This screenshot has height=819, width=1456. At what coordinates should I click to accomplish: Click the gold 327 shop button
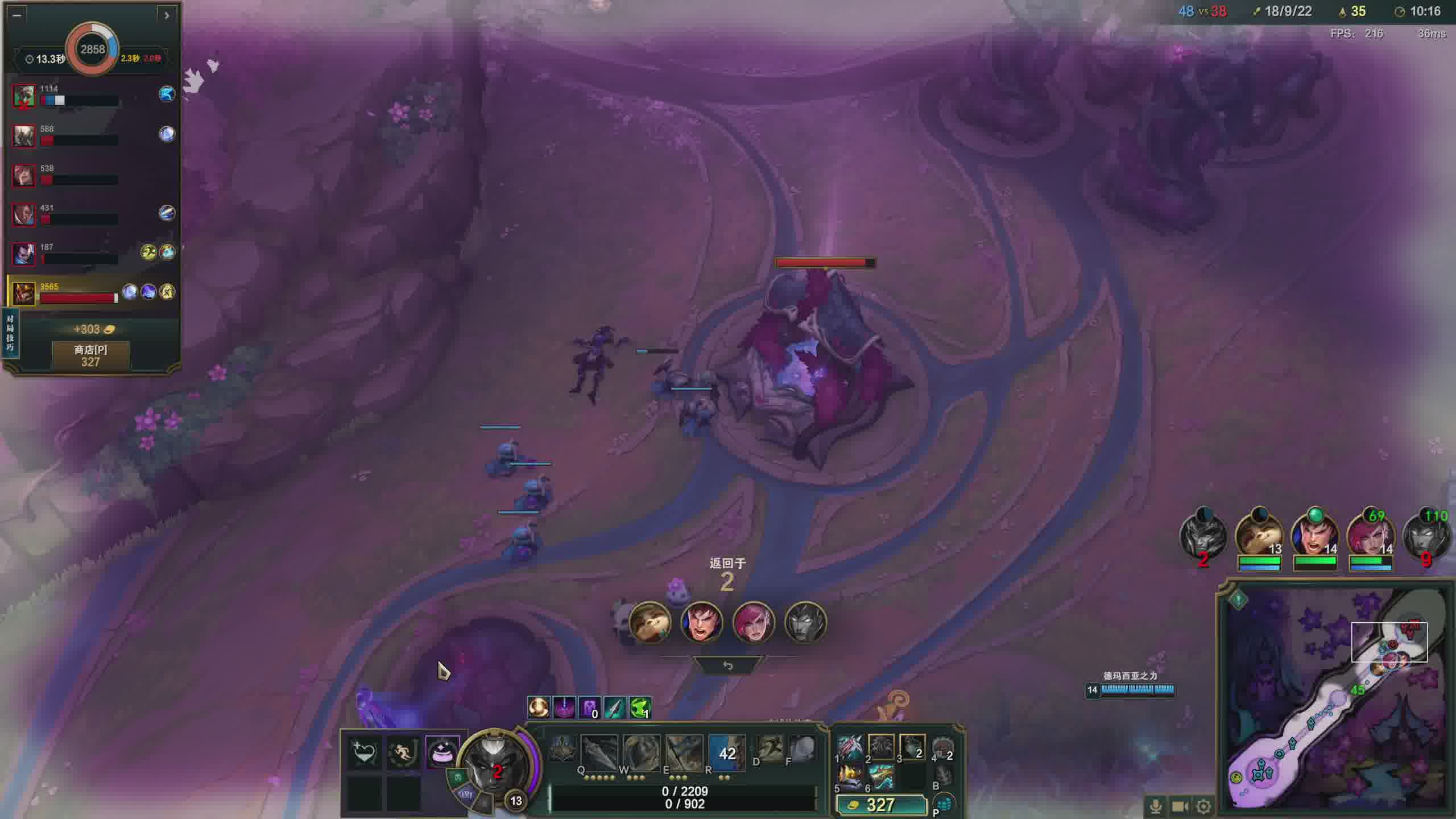(880, 805)
